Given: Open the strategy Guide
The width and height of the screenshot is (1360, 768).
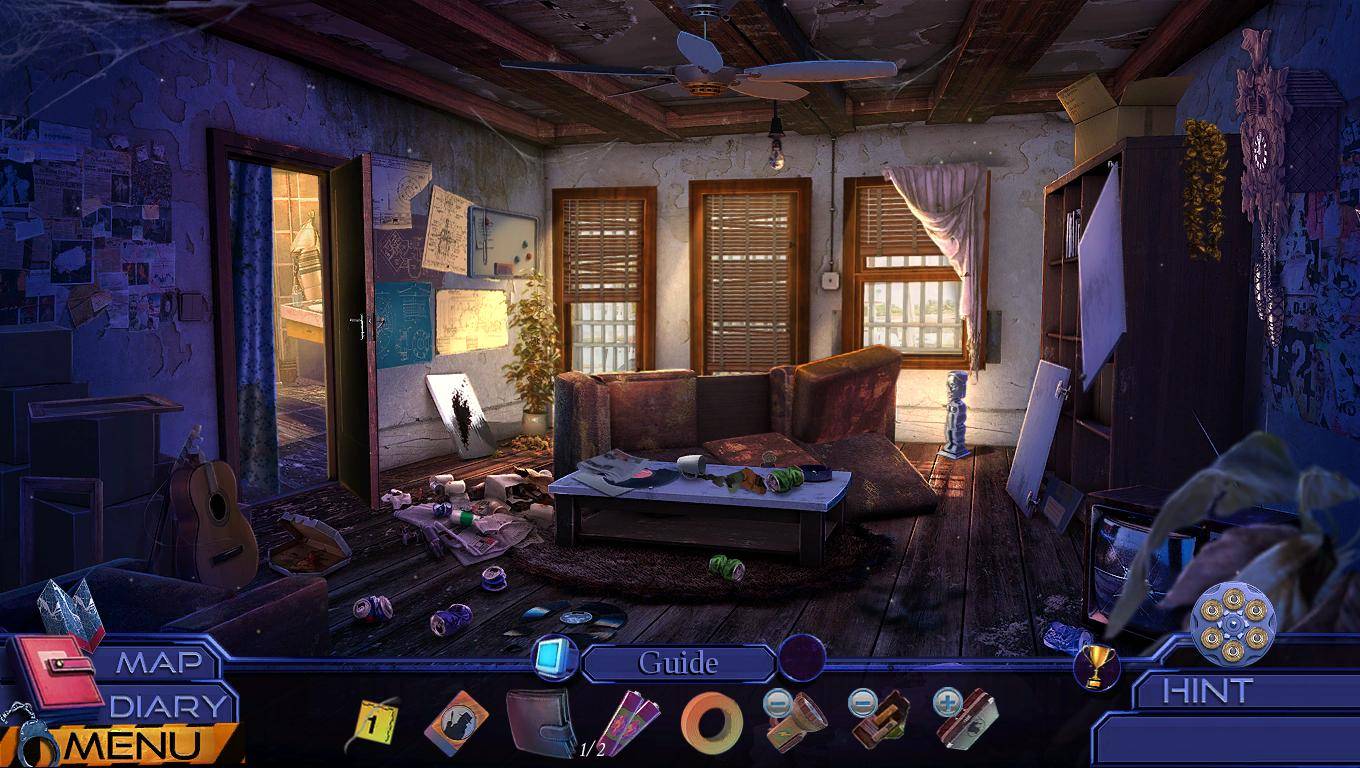Looking at the screenshot, I should [678, 663].
